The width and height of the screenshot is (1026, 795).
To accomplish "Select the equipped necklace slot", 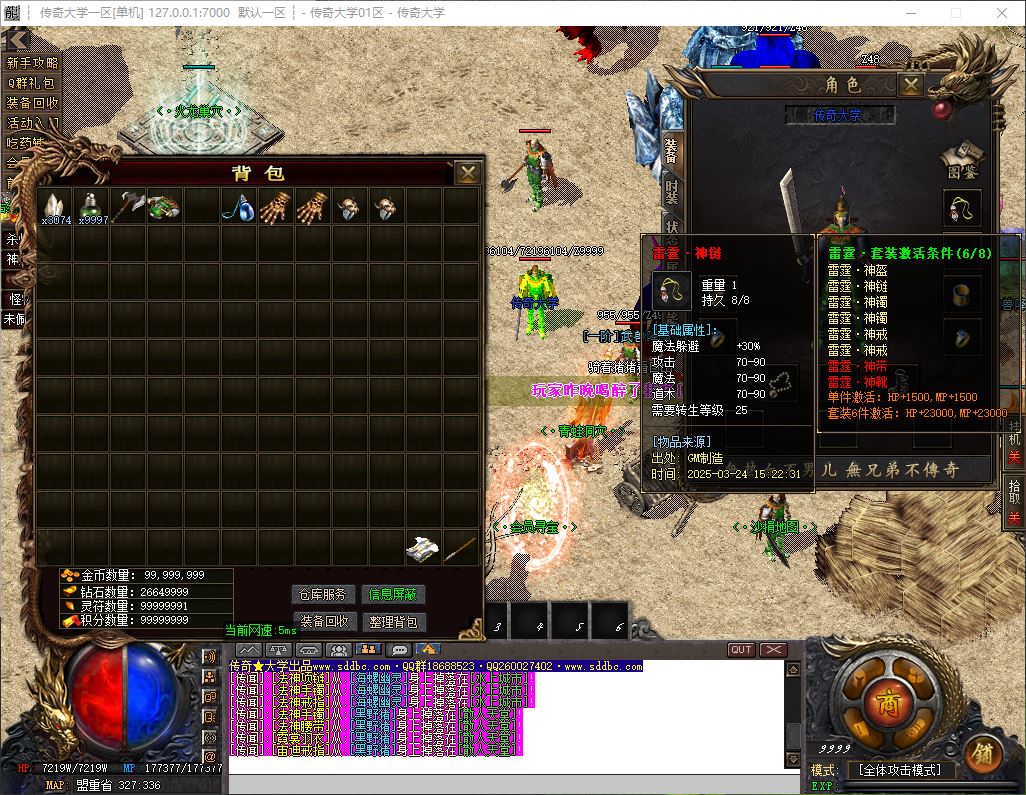I will (x=962, y=209).
